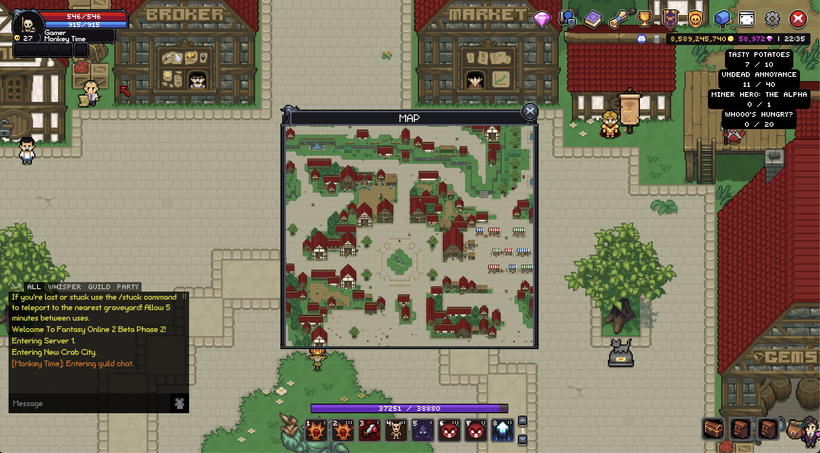
Task: Open the orange skull shield icon
Action: coord(695,18)
